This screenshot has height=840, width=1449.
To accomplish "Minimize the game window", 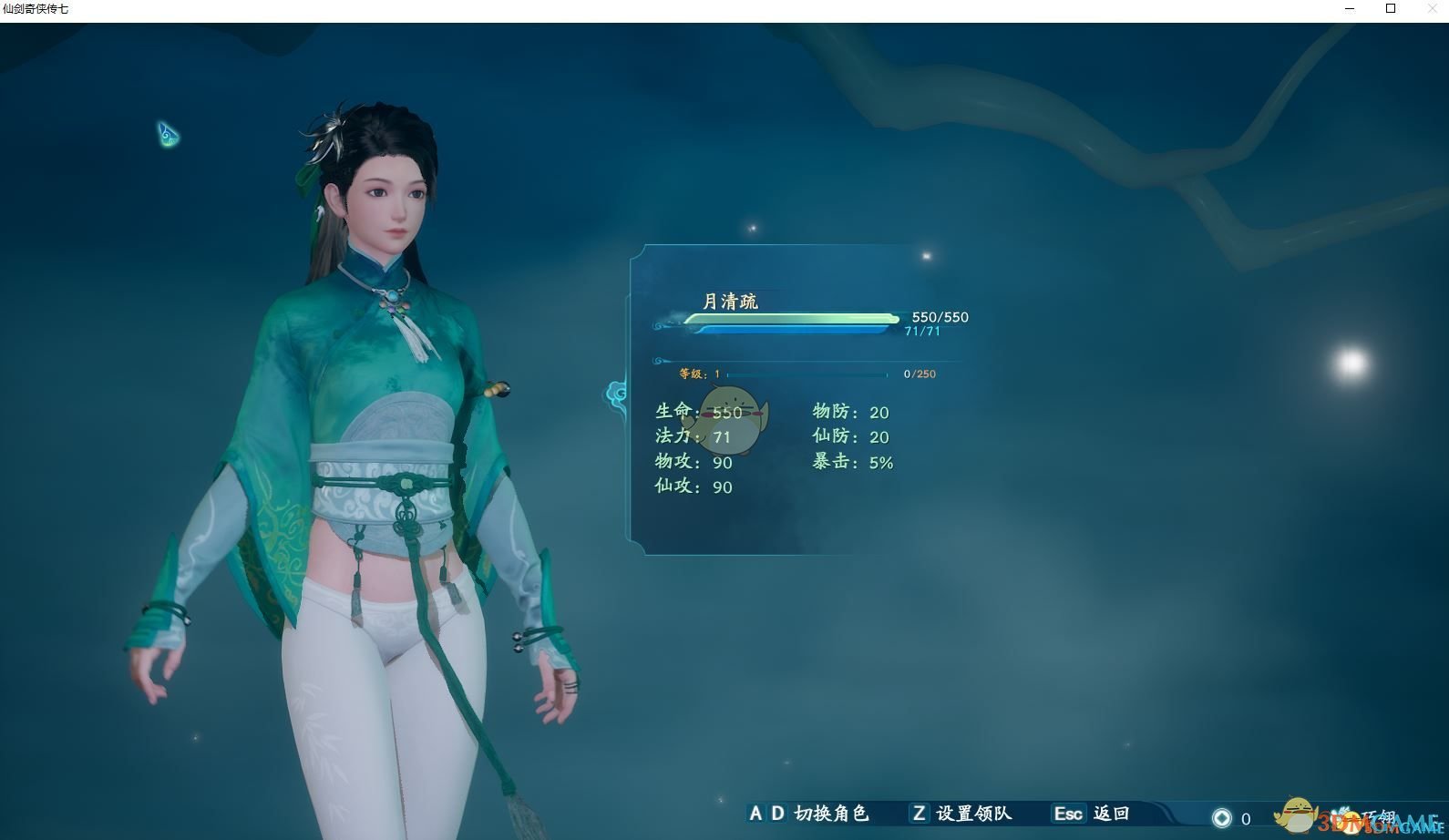I will (x=1350, y=9).
